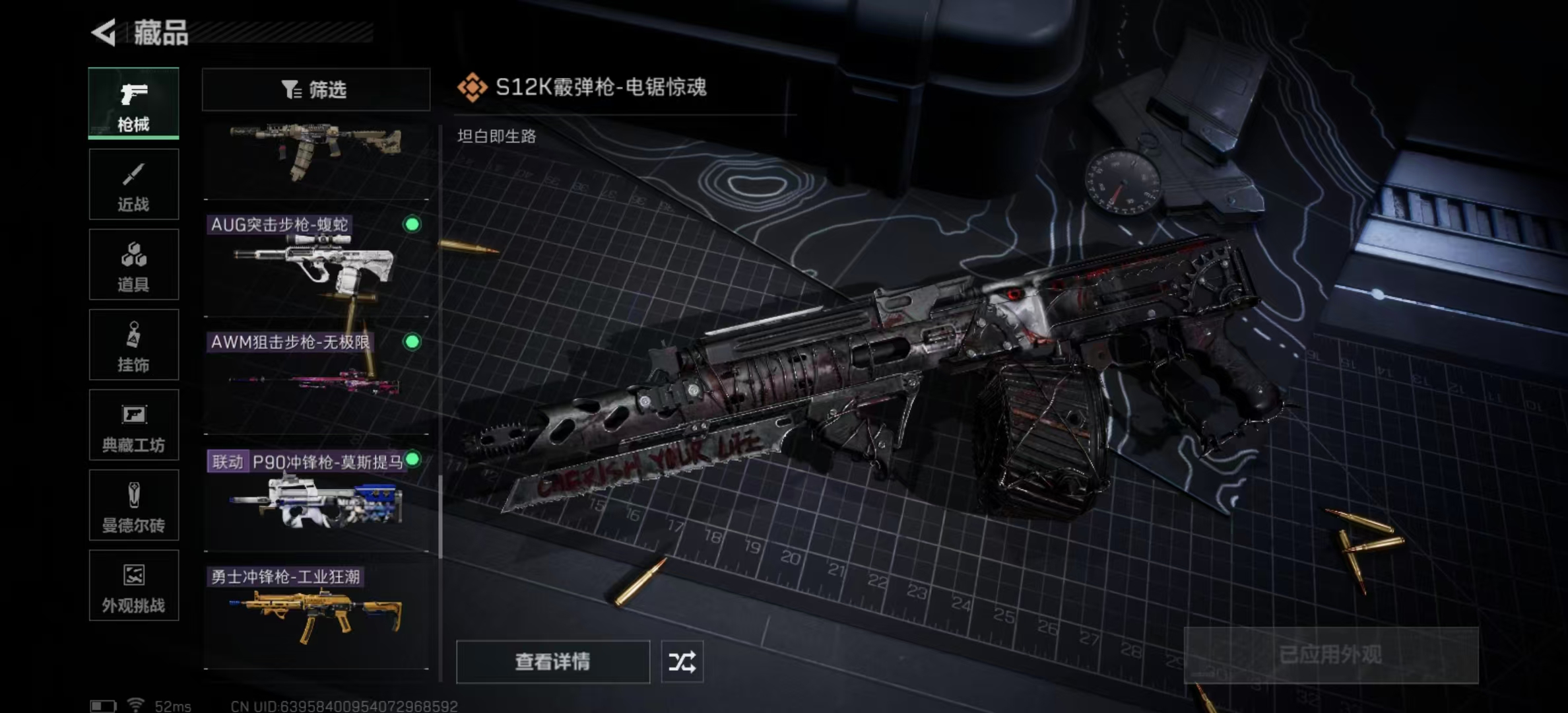Toggle the green dot on AWM狙击步枪-无极限
Image resolution: width=1568 pixels, height=713 pixels.
tap(412, 343)
